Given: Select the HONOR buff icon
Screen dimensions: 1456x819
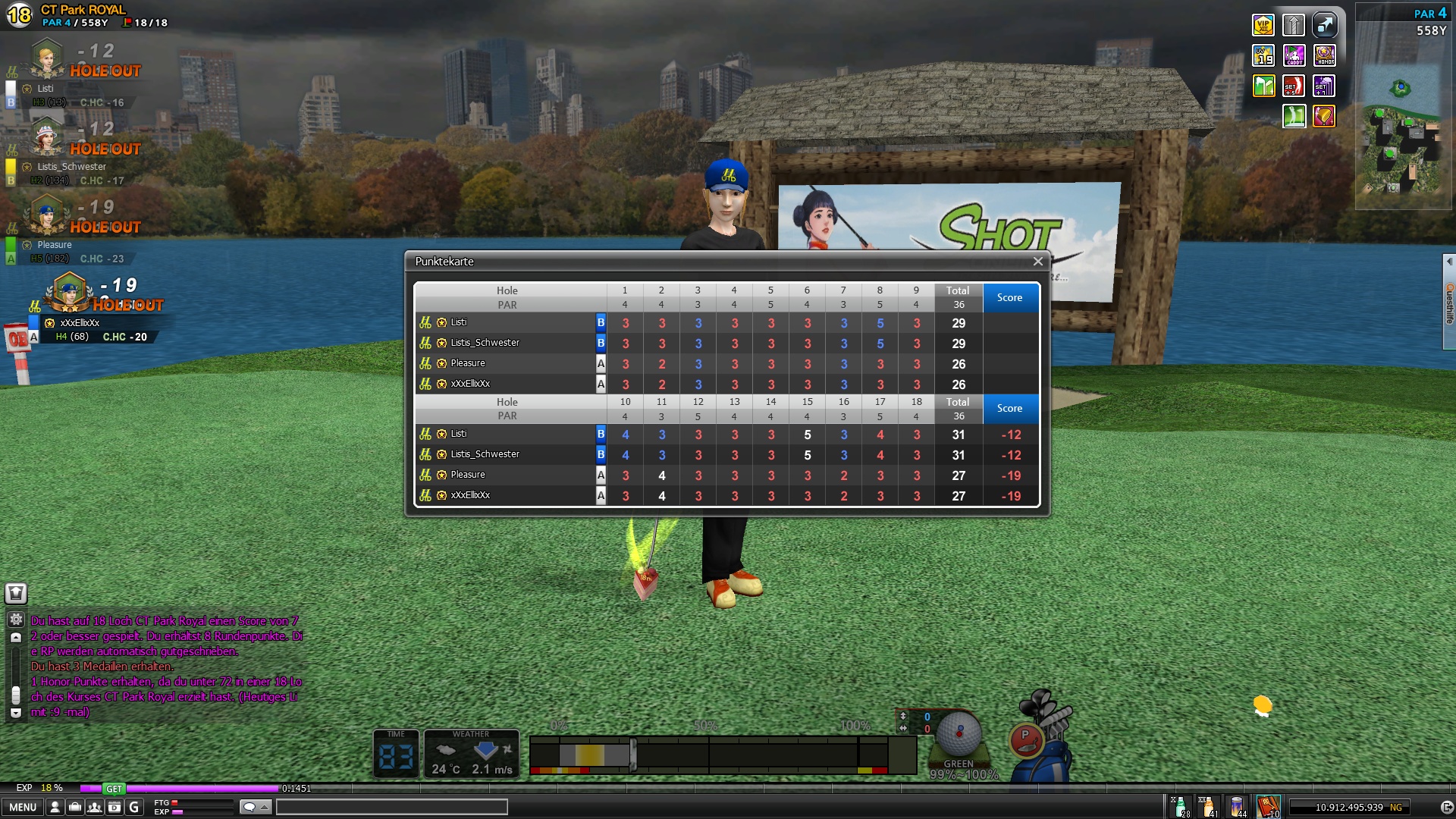Looking at the screenshot, I should point(1325,55).
